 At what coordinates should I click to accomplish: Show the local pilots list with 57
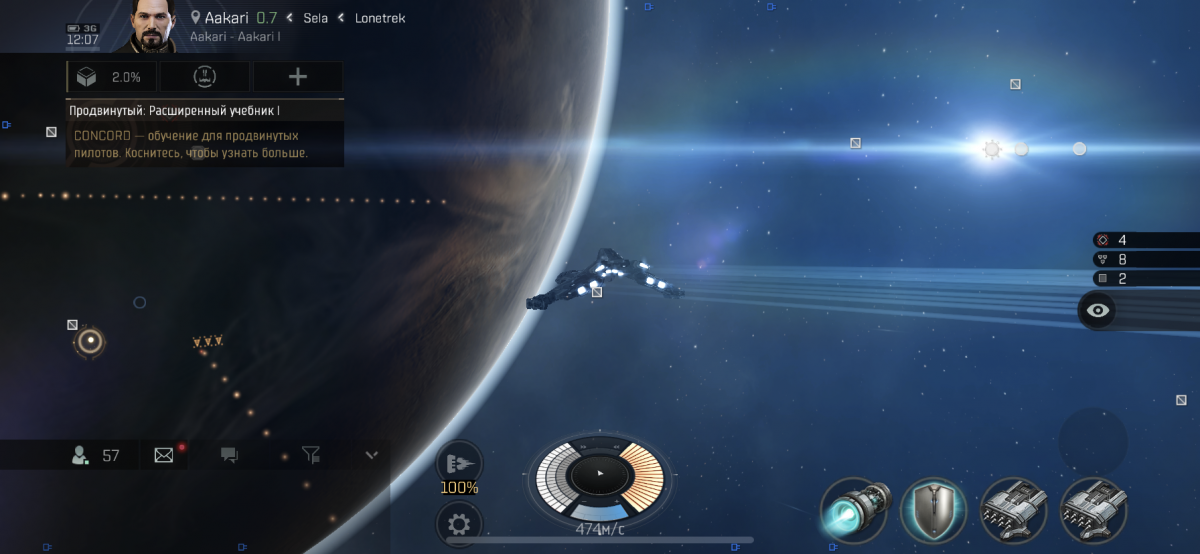96,456
